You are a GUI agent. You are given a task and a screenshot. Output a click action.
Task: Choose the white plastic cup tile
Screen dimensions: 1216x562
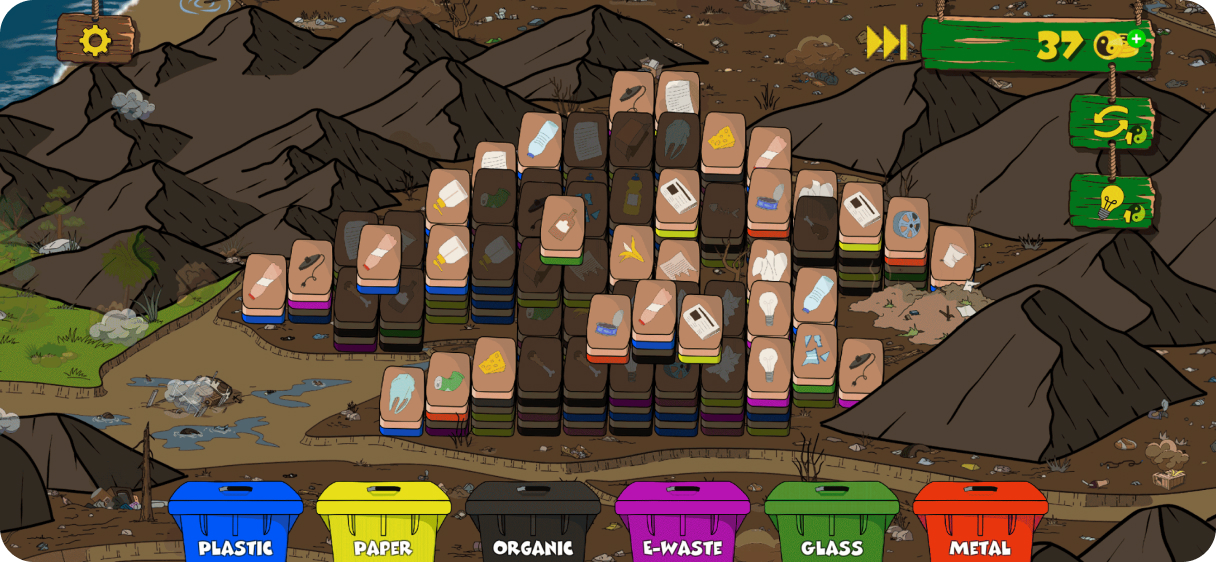coord(952,252)
